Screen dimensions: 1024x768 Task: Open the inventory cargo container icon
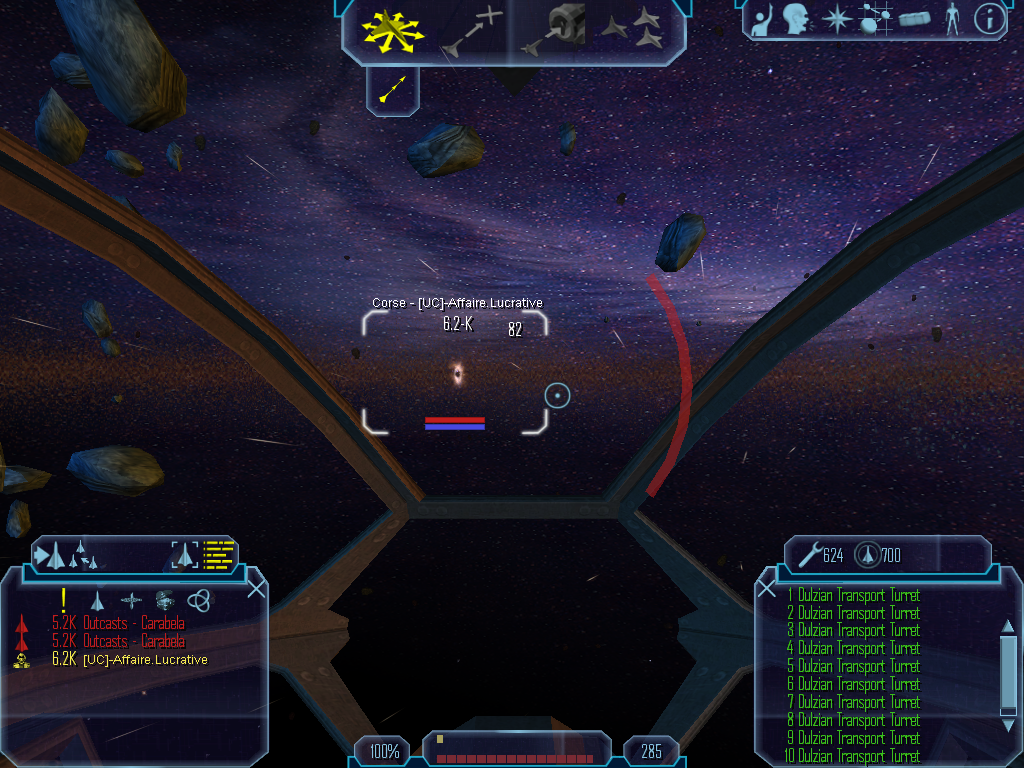(914, 18)
